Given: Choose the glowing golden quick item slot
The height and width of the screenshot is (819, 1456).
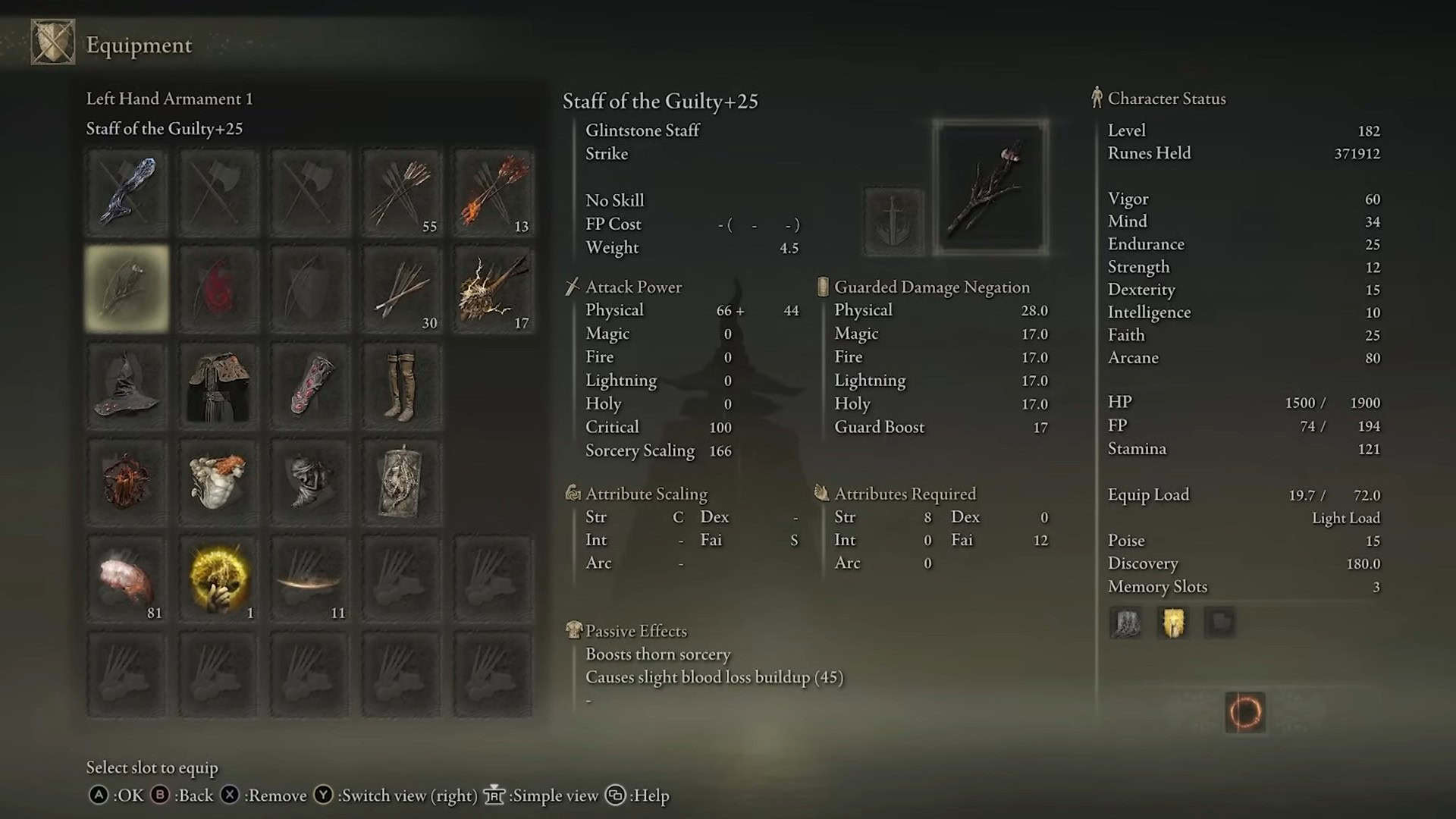Looking at the screenshot, I should pos(218,579).
